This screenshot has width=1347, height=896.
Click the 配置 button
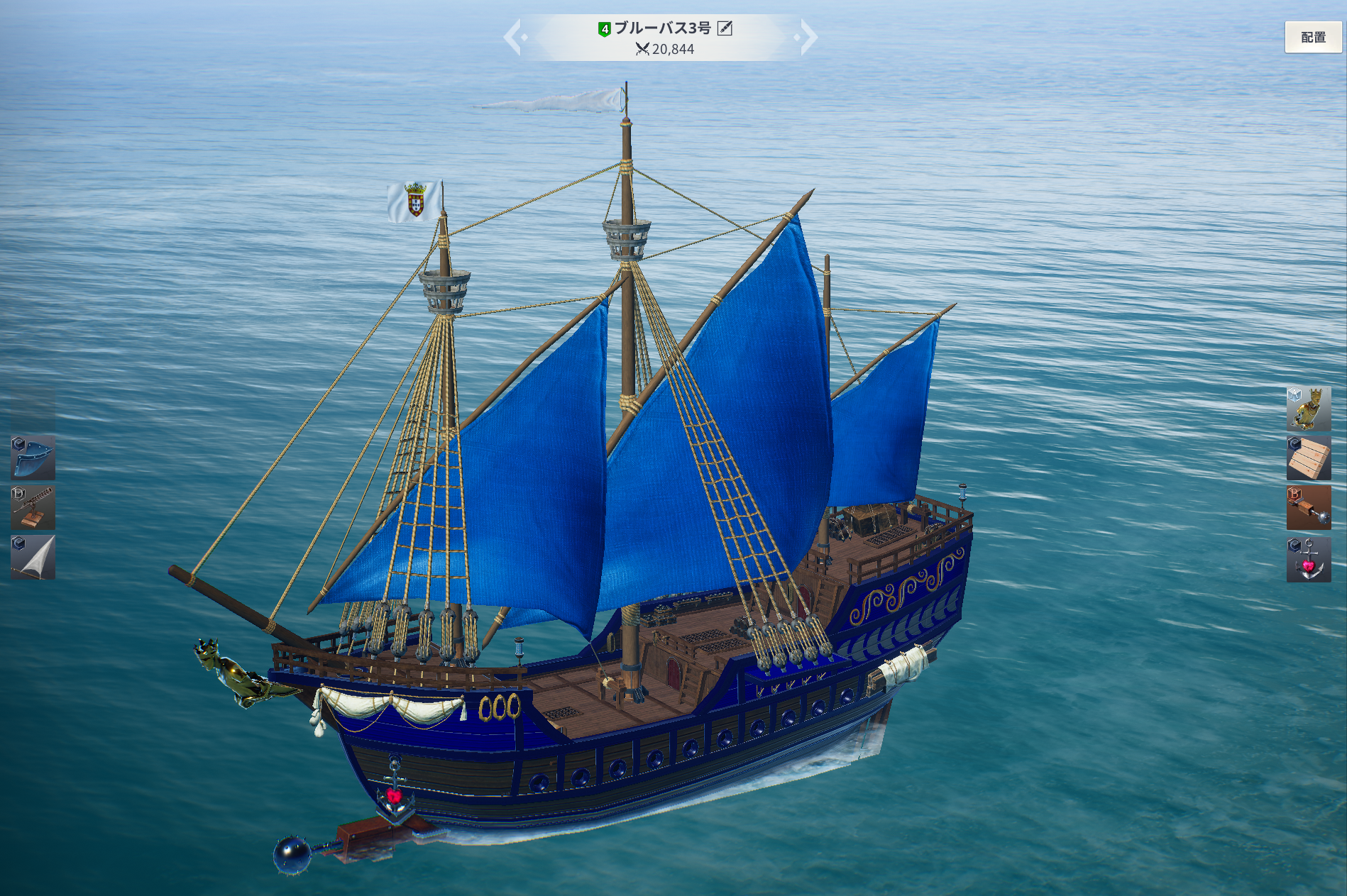(x=1312, y=38)
